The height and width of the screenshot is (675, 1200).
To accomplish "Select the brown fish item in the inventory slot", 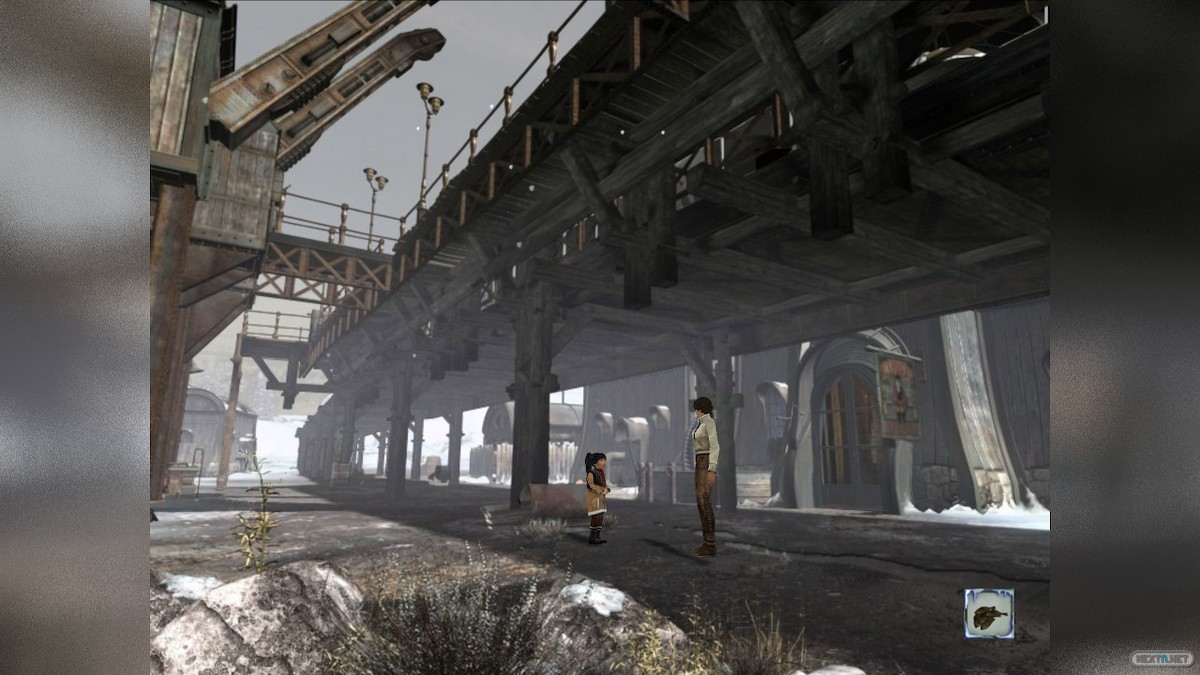I will point(988,613).
